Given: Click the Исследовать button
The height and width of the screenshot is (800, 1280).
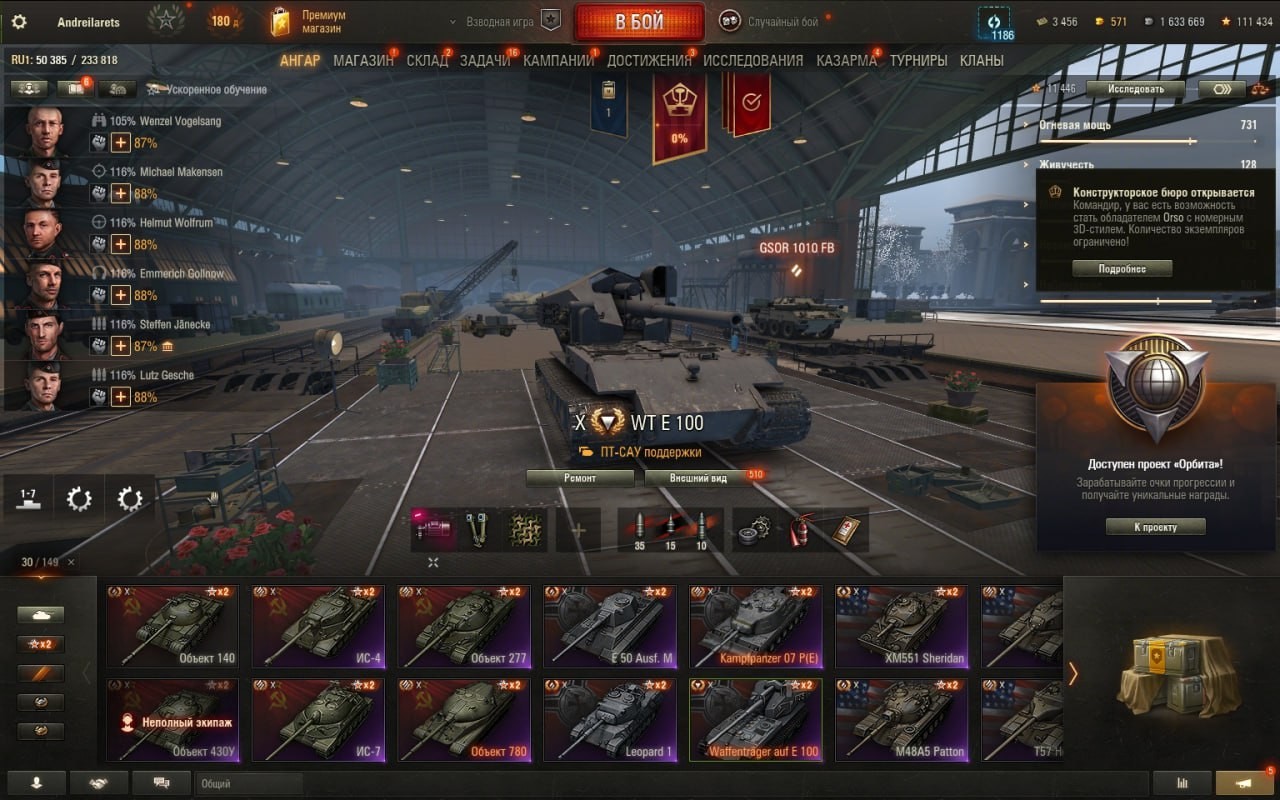Looking at the screenshot, I should pos(1135,88).
